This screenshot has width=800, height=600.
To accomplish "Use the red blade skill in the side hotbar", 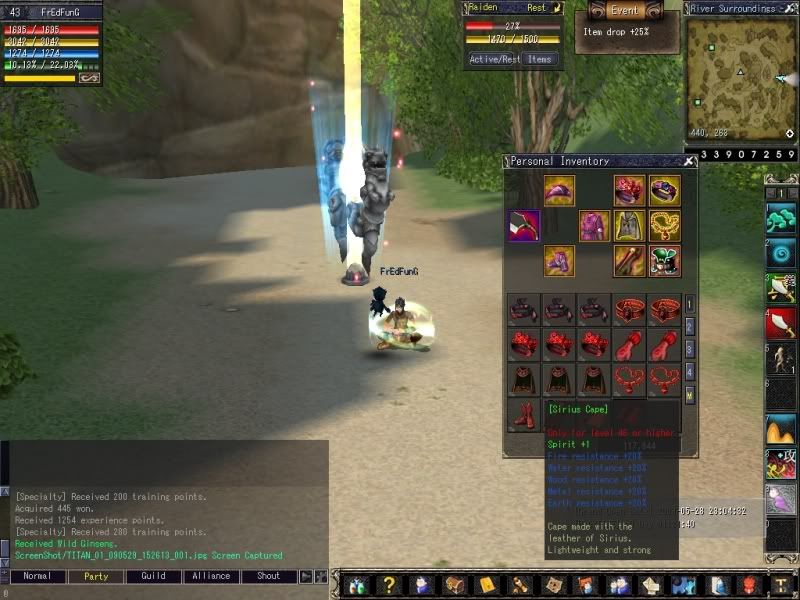I will pyautogui.click(x=781, y=323).
